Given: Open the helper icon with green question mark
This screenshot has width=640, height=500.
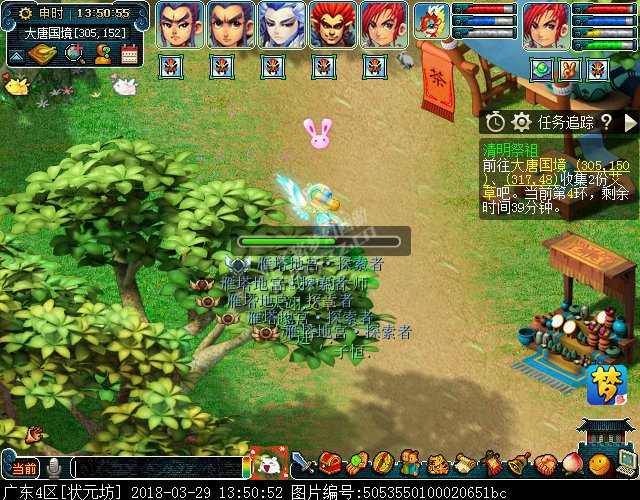Looking at the screenshot, I should pyautogui.click(x=102, y=54).
